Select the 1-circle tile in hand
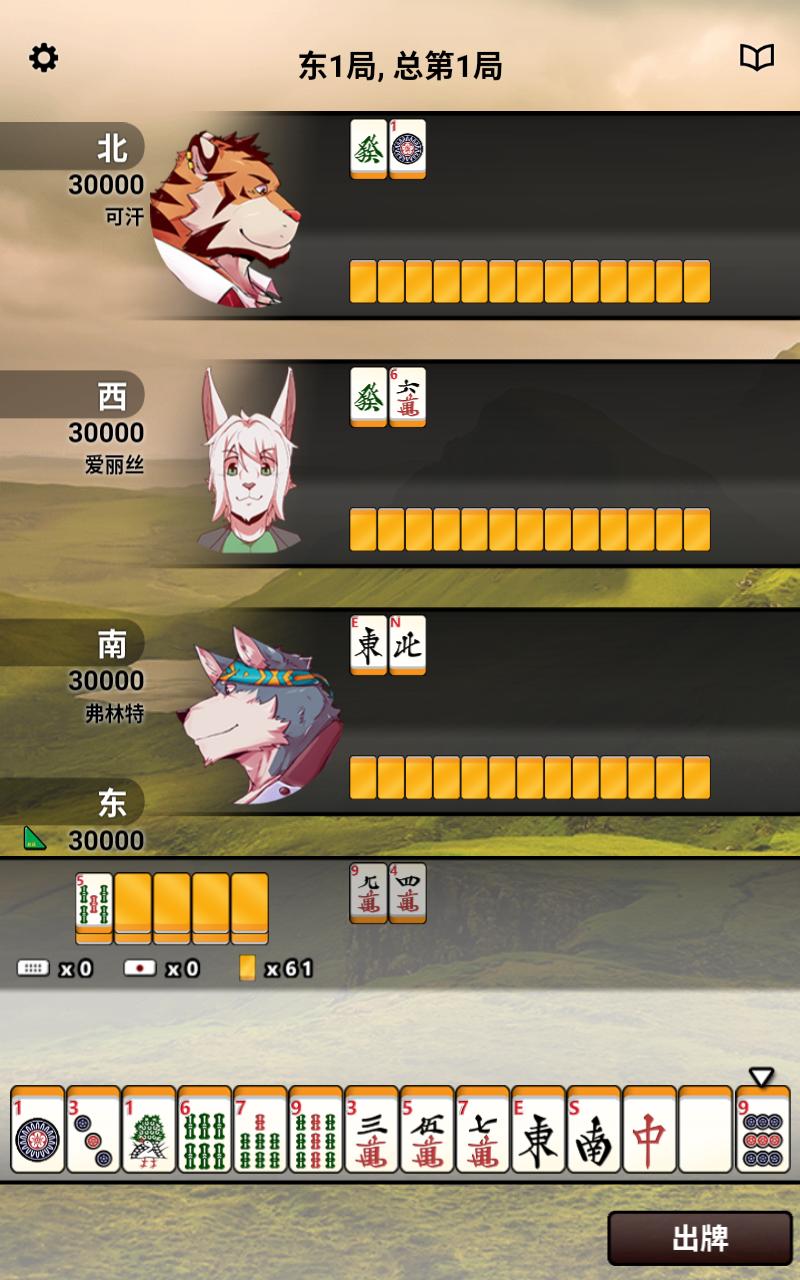Screen dimensions: 800x1280 point(38,1130)
